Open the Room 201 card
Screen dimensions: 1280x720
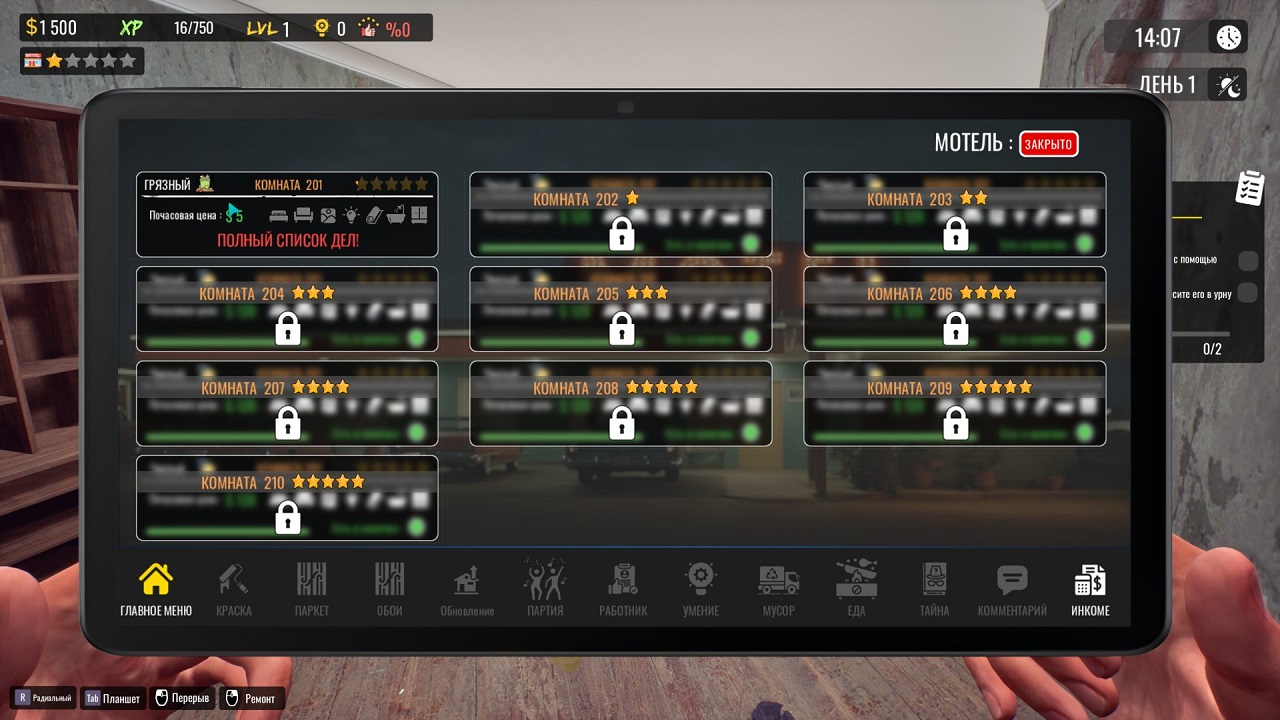pyautogui.click(x=287, y=214)
